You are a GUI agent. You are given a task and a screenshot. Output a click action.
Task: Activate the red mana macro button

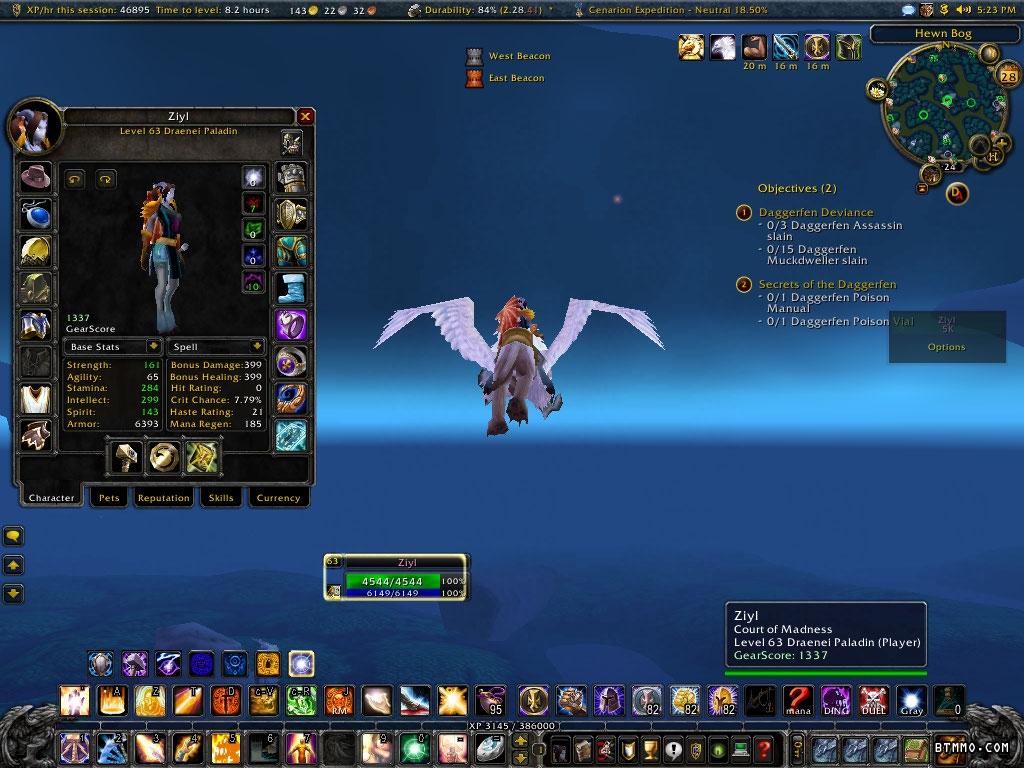point(797,700)
